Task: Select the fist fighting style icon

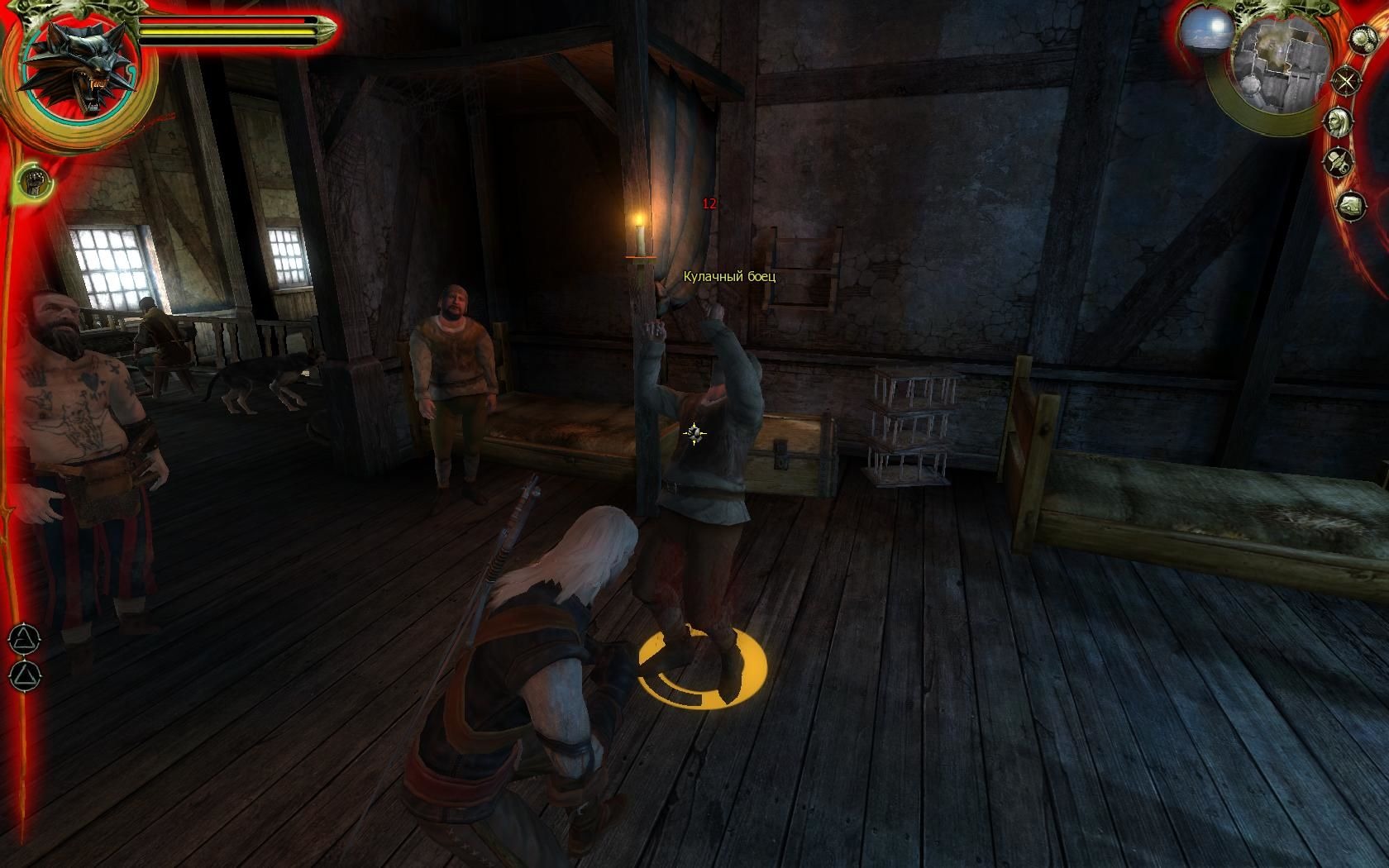Action: tap(33, 178)
